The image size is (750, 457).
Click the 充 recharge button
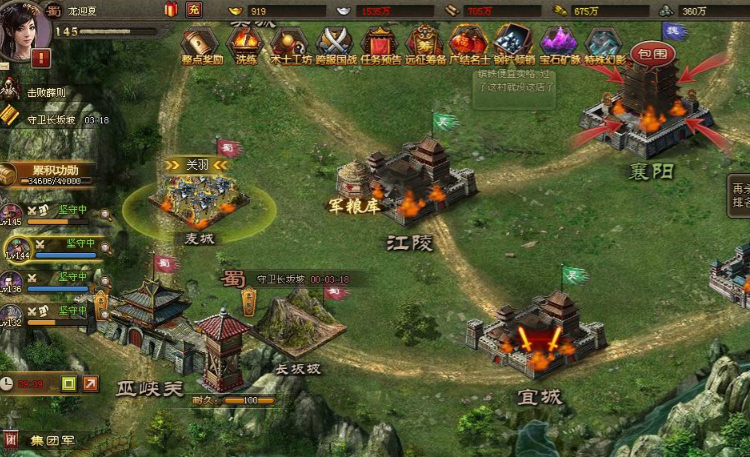(193, 9)
